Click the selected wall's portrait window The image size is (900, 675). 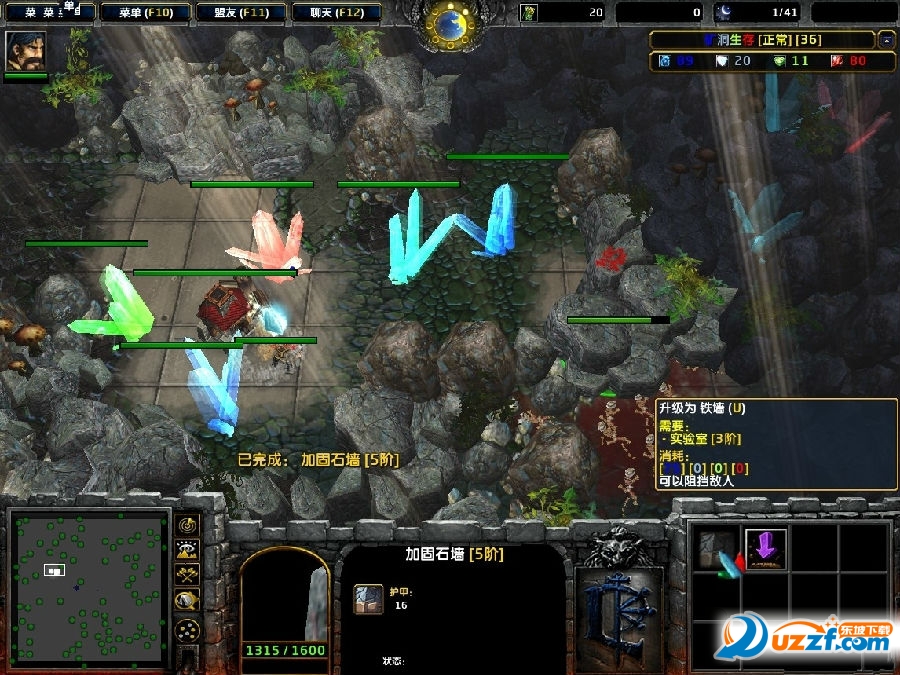click(x=285, y=600)
